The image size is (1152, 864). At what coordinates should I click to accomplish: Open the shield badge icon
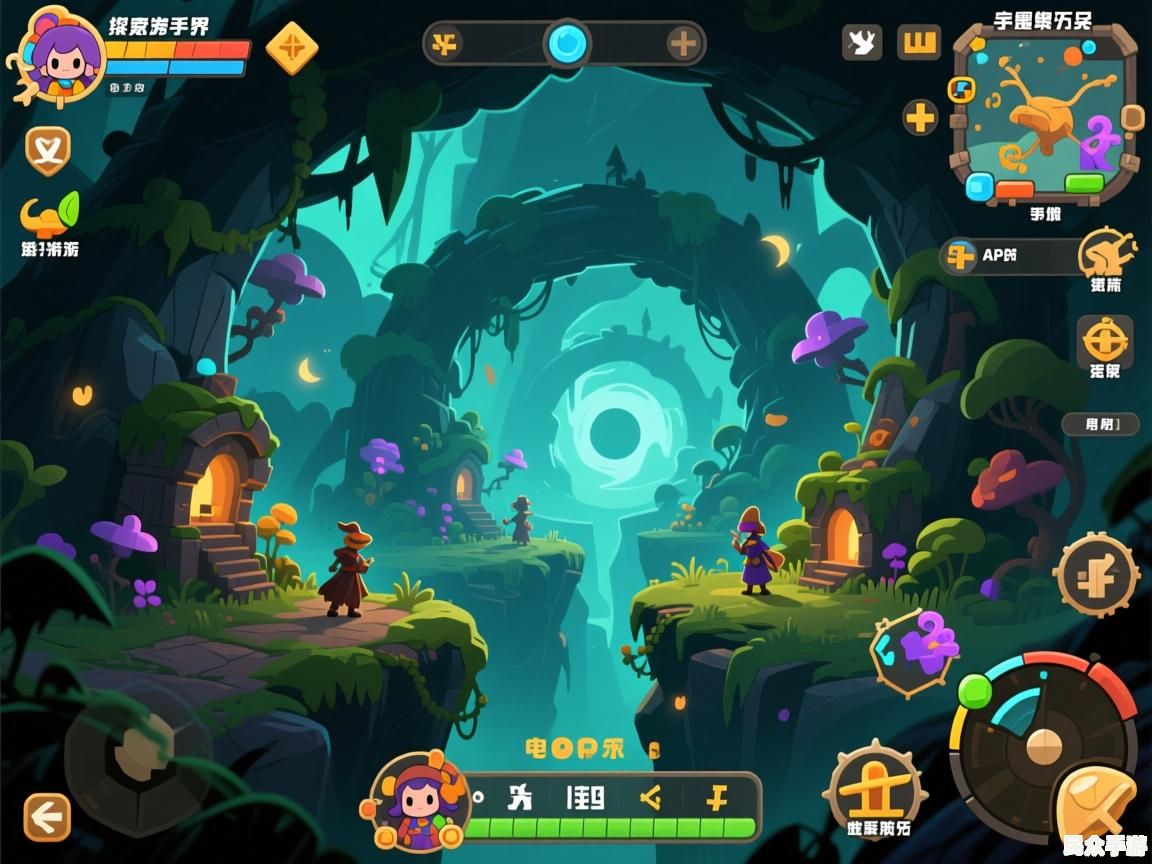(47, 150)
